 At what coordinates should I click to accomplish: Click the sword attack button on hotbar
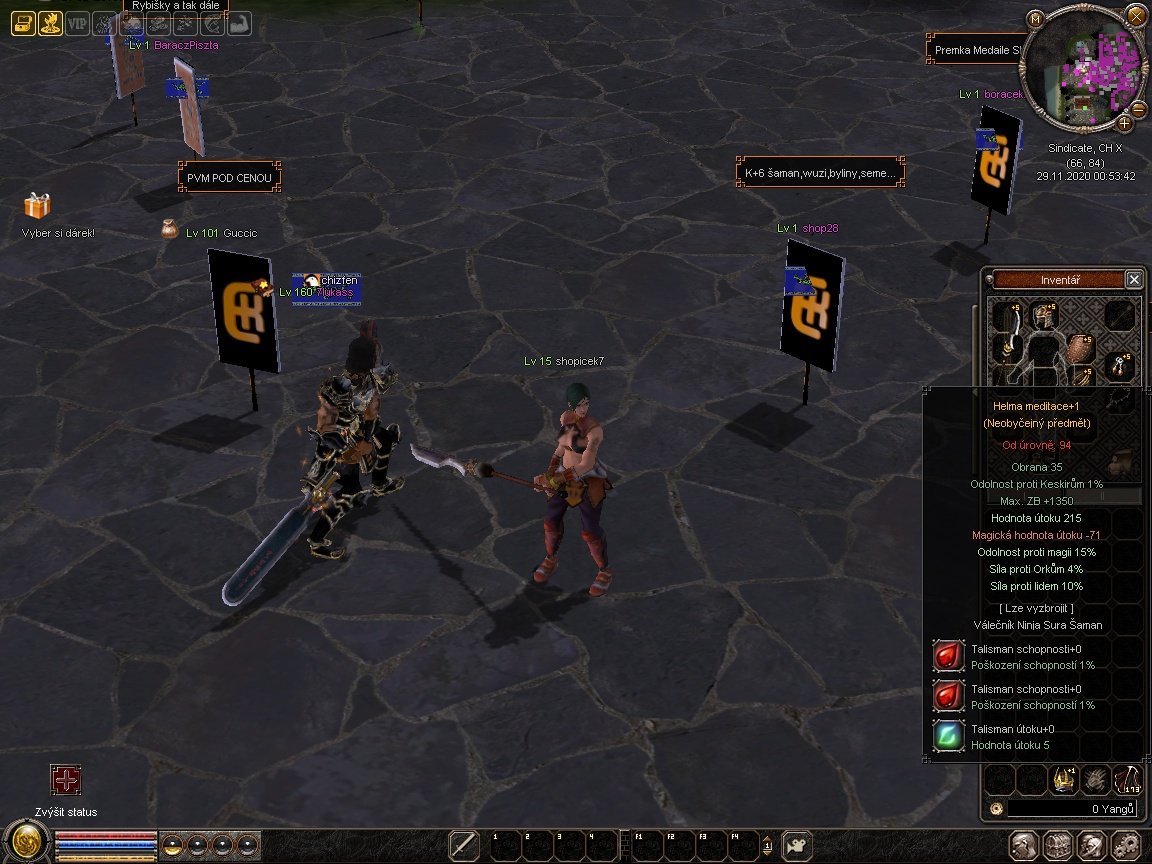464,846
